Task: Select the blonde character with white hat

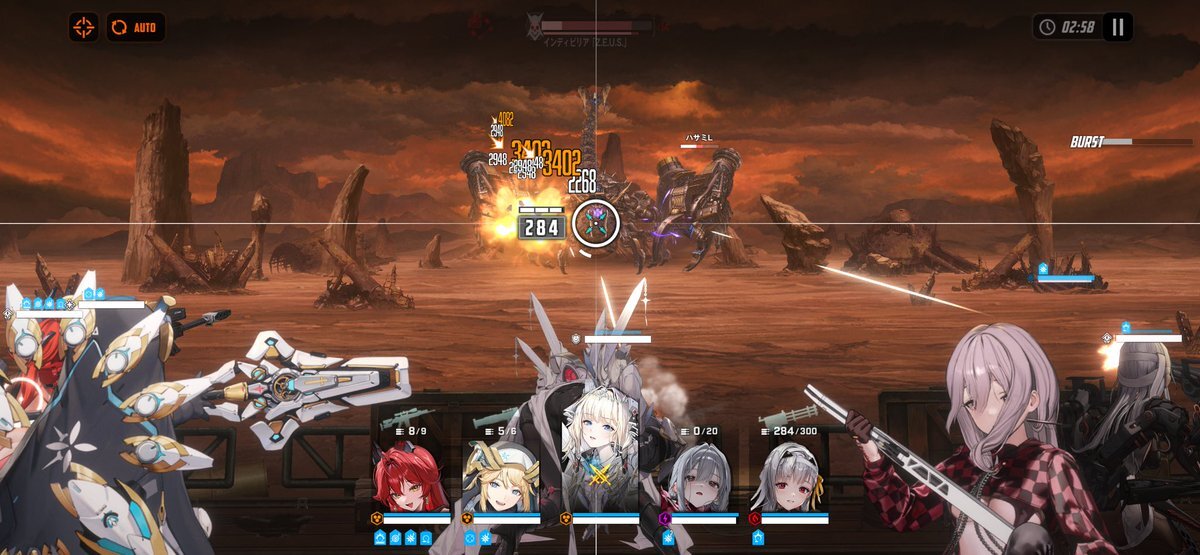Action: (x=500, y=476)
